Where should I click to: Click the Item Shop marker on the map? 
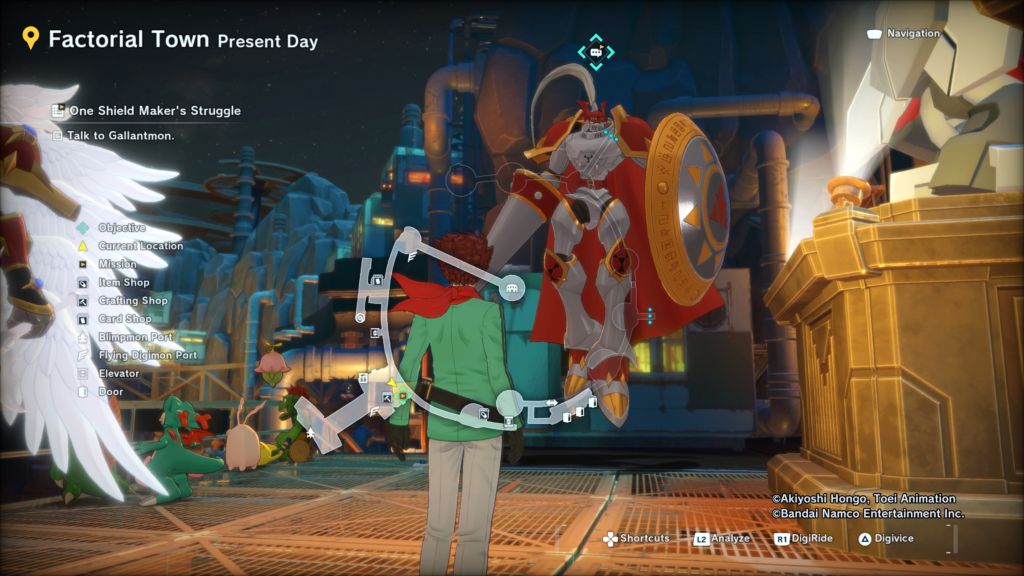point(482,412)
